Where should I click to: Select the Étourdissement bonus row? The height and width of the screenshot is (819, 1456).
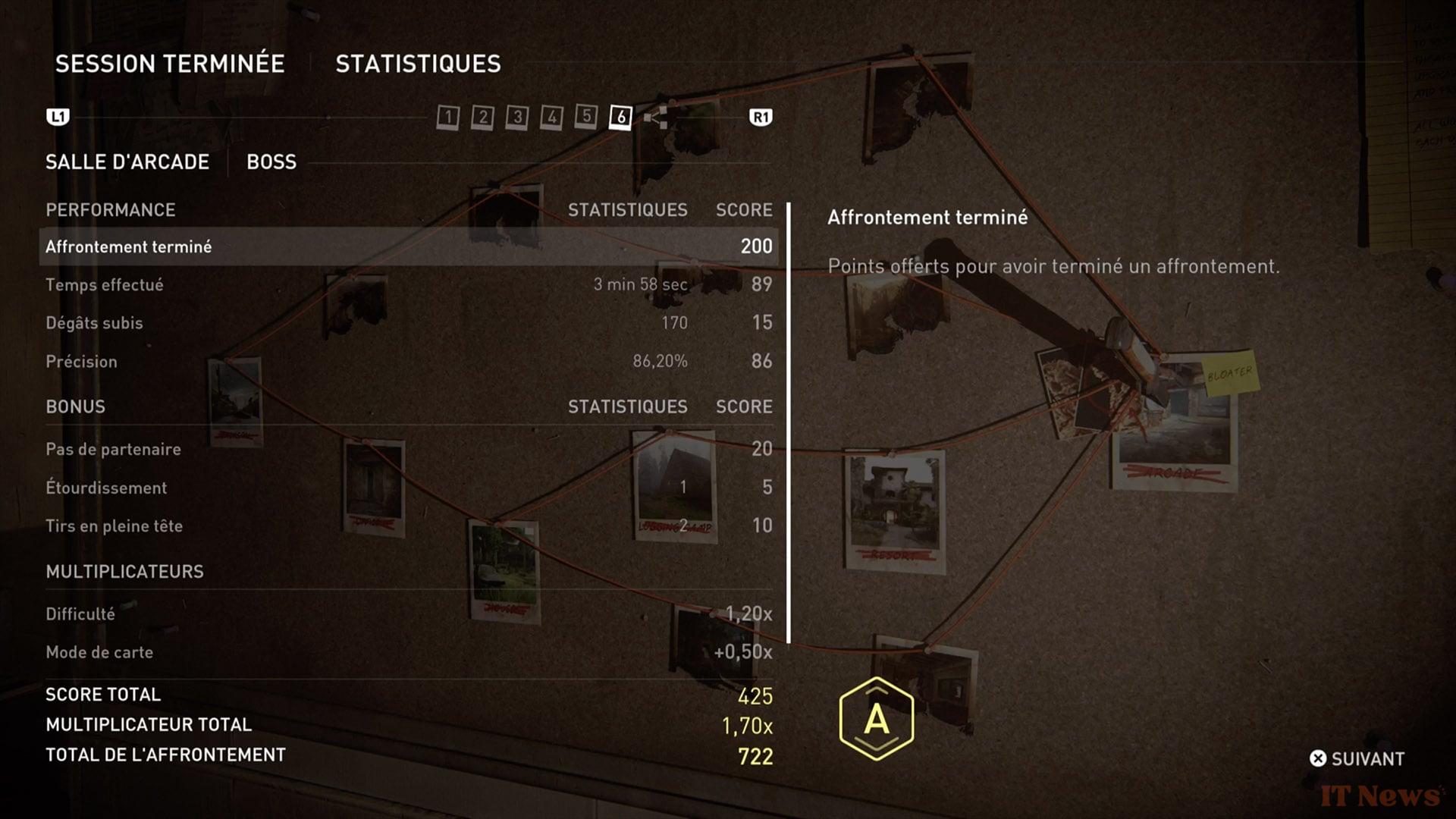408,488
